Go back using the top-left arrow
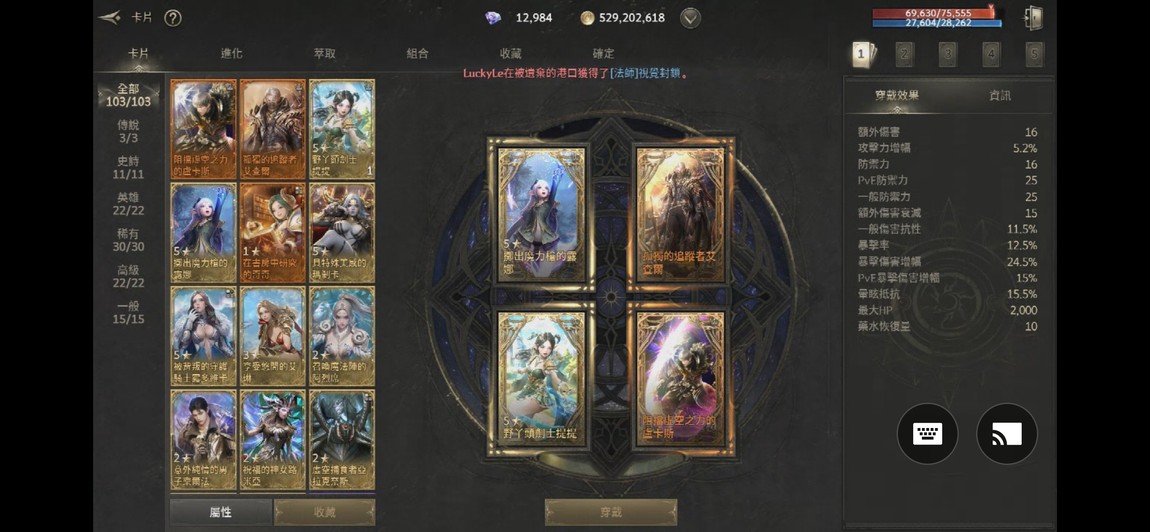The width and height of the screenshot is (1150, 532). tap(110, 17)
